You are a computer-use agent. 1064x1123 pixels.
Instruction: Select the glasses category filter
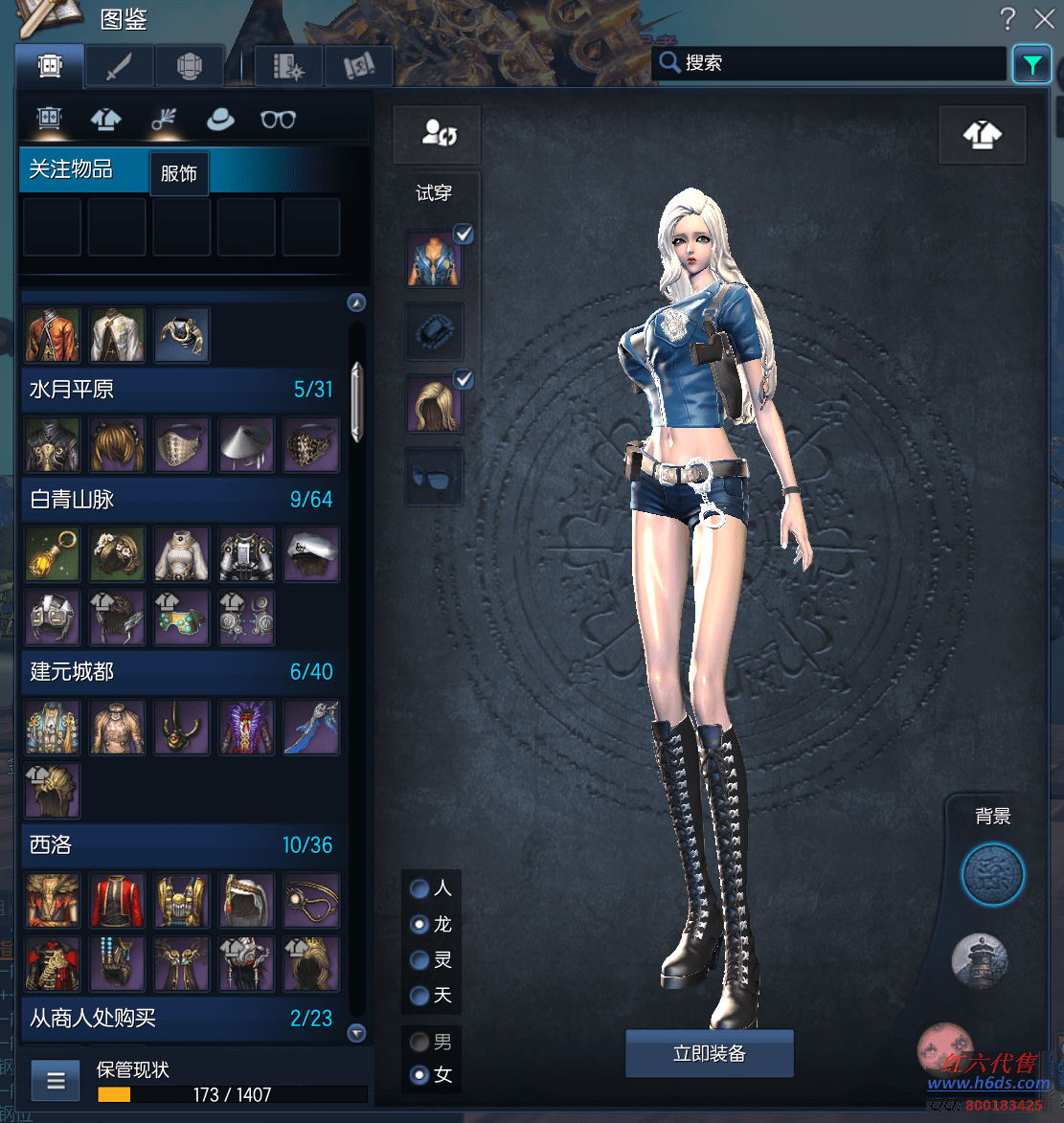point(278,119)
